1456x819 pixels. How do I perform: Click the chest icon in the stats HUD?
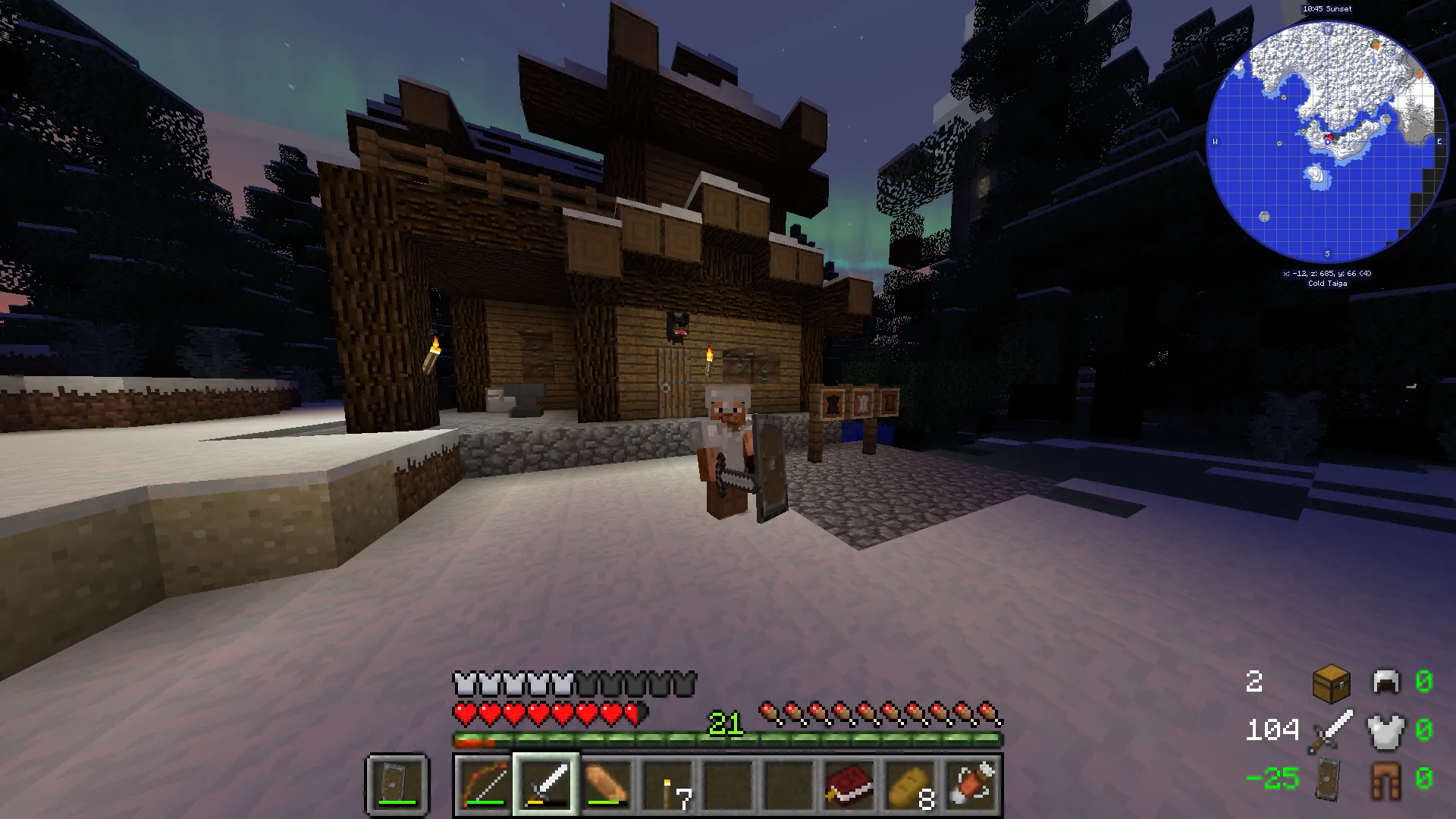tap(1330, 682)
